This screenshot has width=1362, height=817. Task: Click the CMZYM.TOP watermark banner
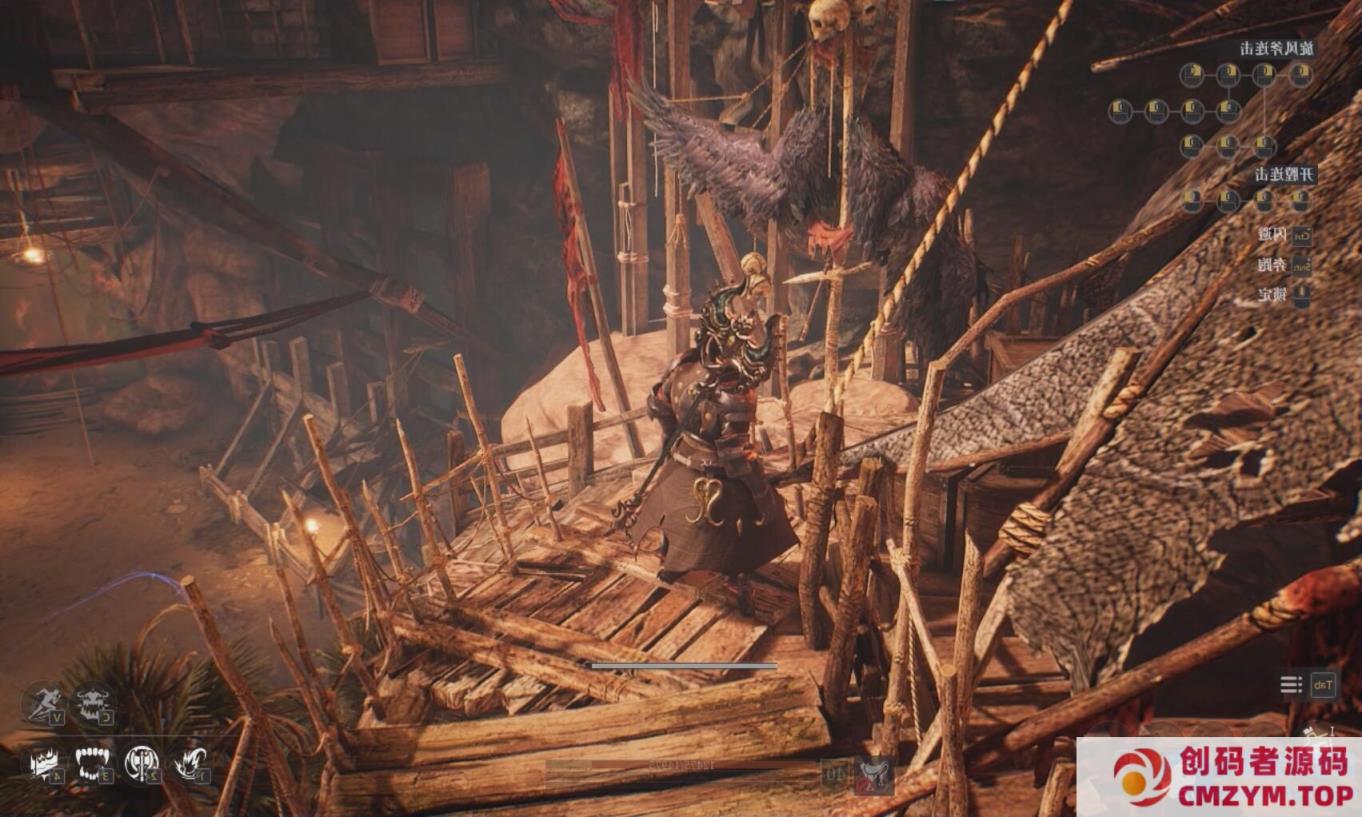coord(1218,777)
